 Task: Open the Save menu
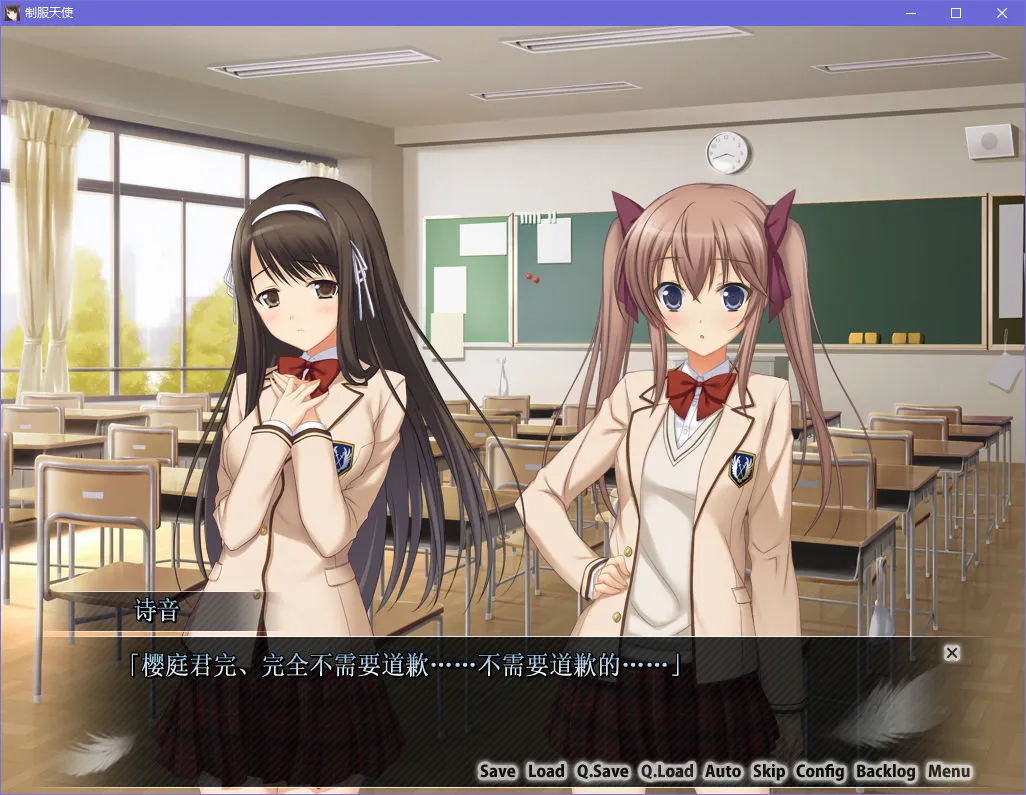click(497, 771)
